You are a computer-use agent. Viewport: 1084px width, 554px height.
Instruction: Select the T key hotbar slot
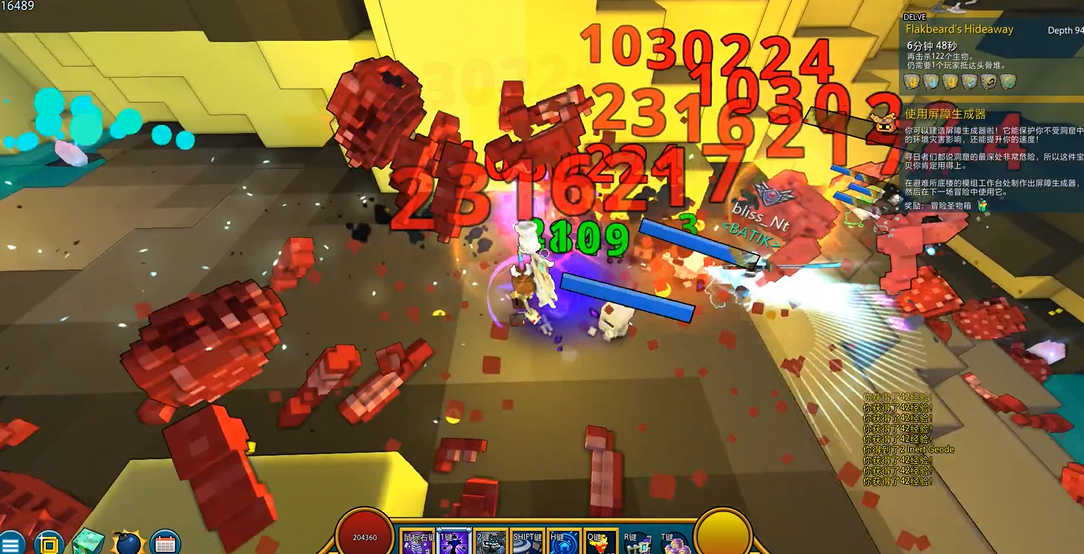coord(674,542)
